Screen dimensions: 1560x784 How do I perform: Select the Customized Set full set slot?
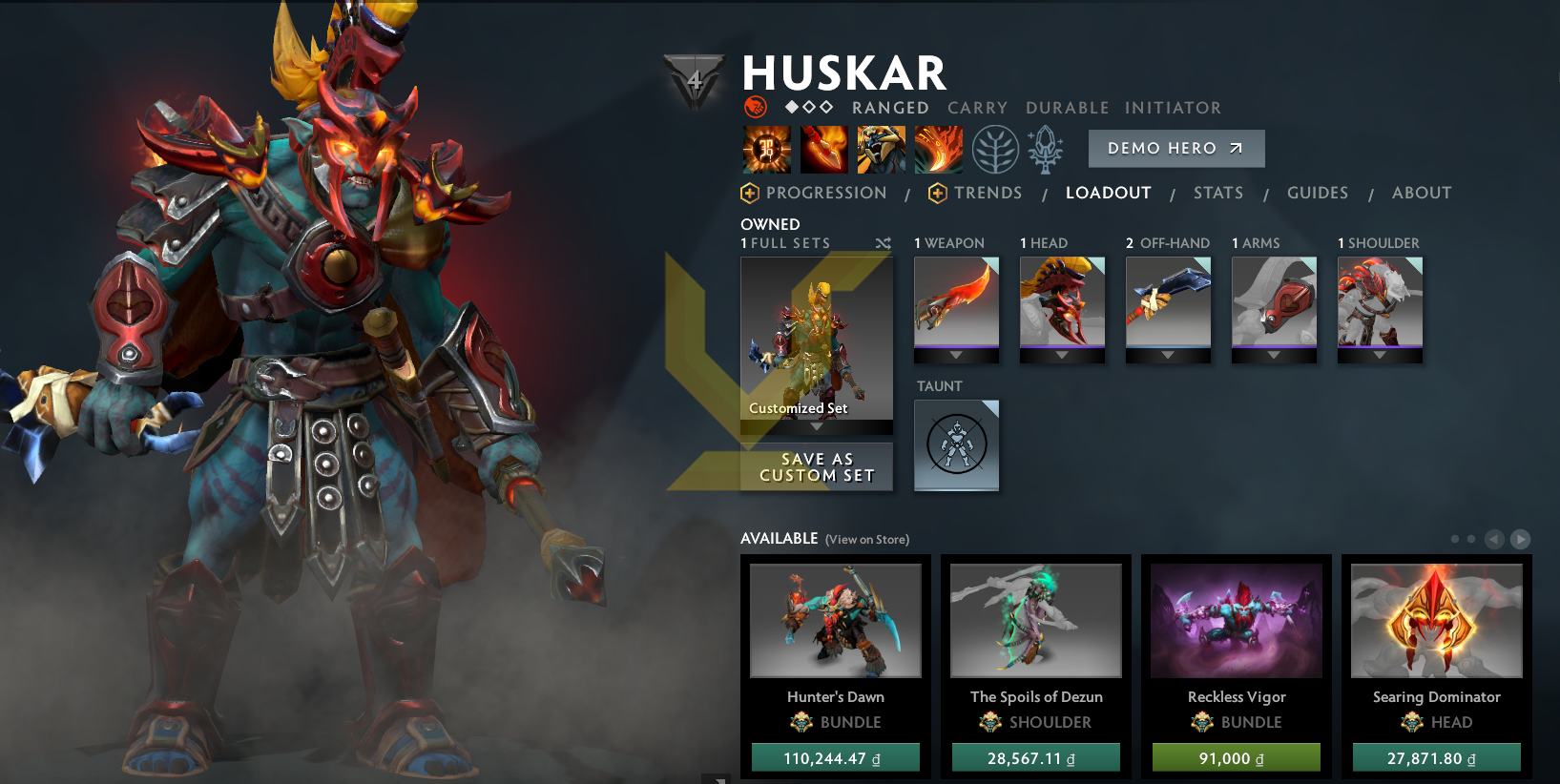pos(817,339)
